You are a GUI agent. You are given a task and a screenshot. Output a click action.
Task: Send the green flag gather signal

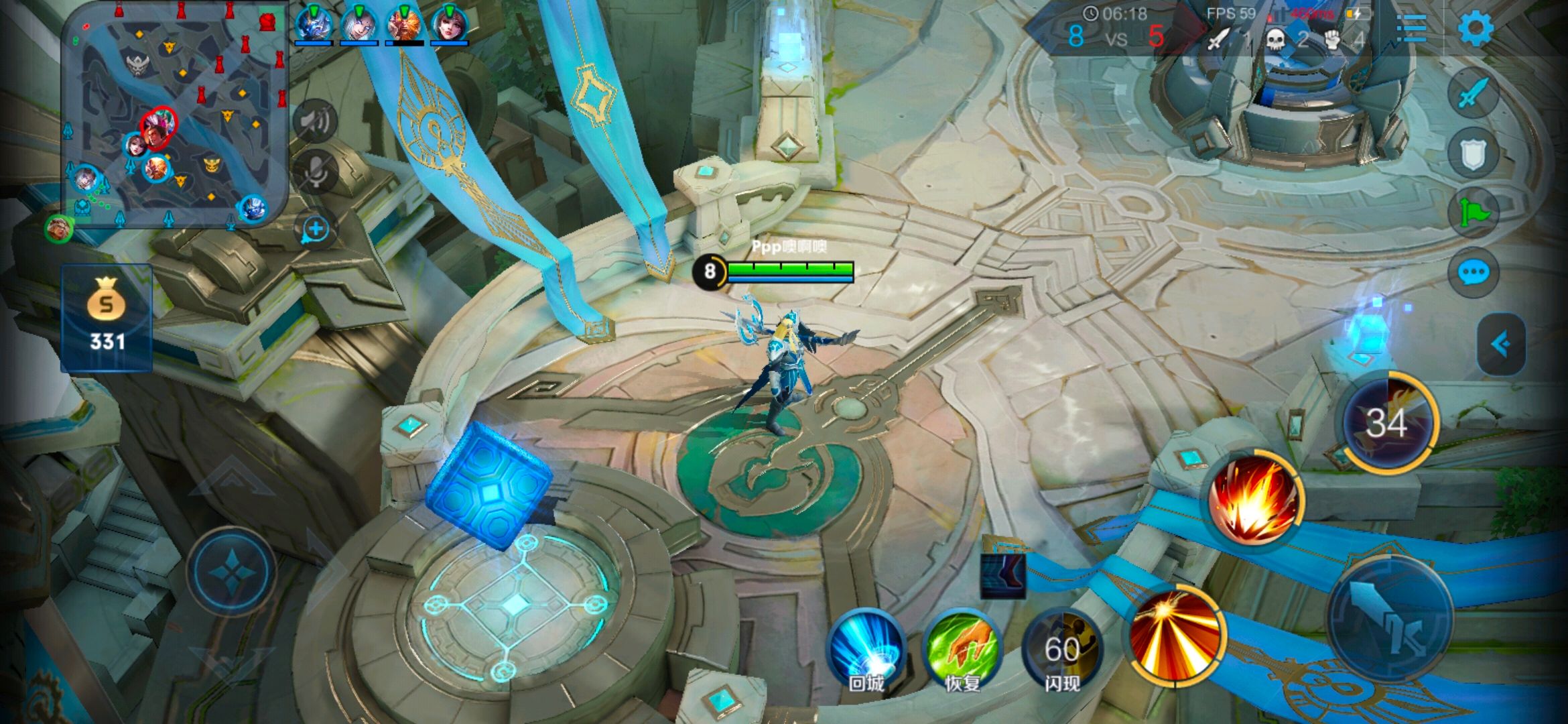pyautogui.click(x=1472, y=213)
